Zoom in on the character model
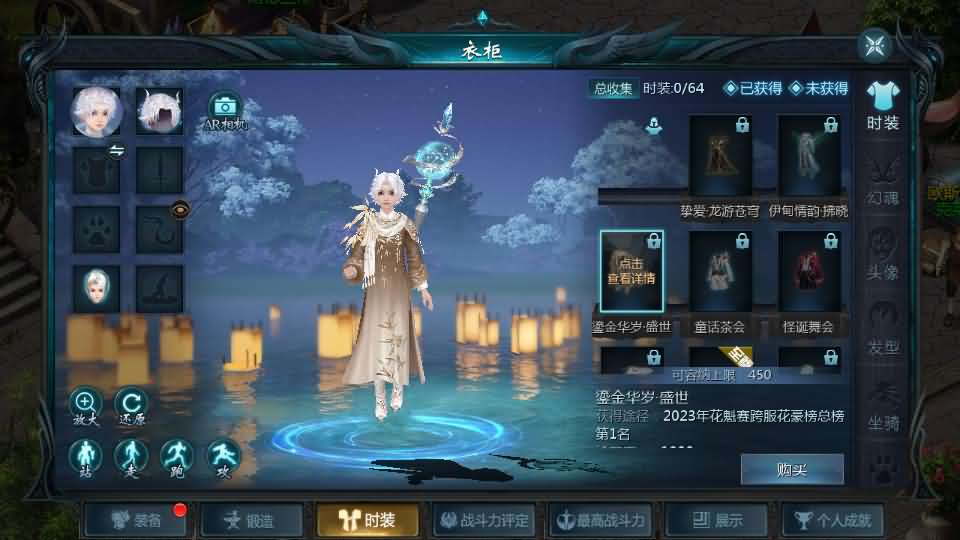Image resolution: width=960 pixels, height=540 pixels. click(84, 404)
